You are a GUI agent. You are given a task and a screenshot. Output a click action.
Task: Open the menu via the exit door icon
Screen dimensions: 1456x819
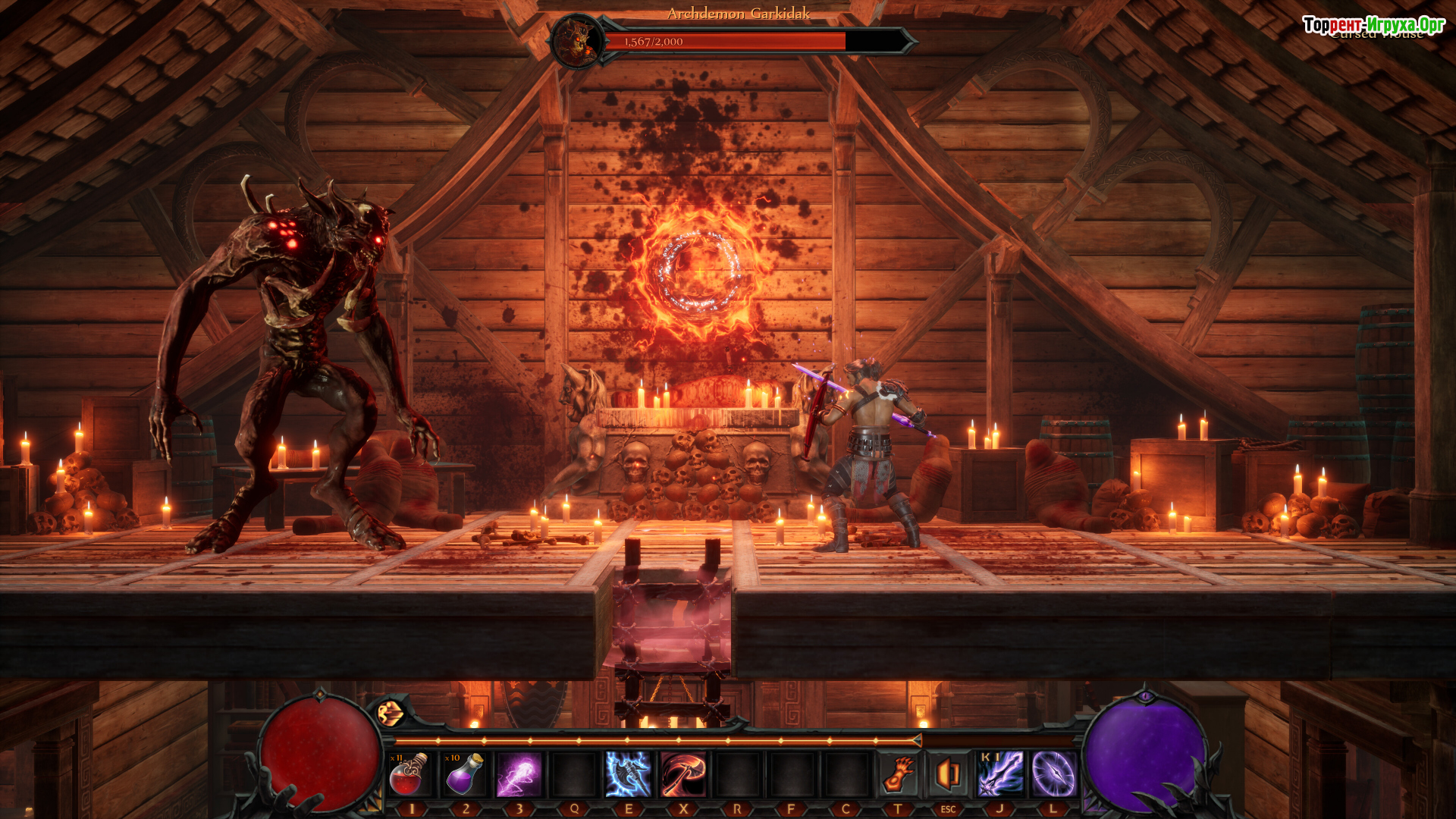[948, 774]
